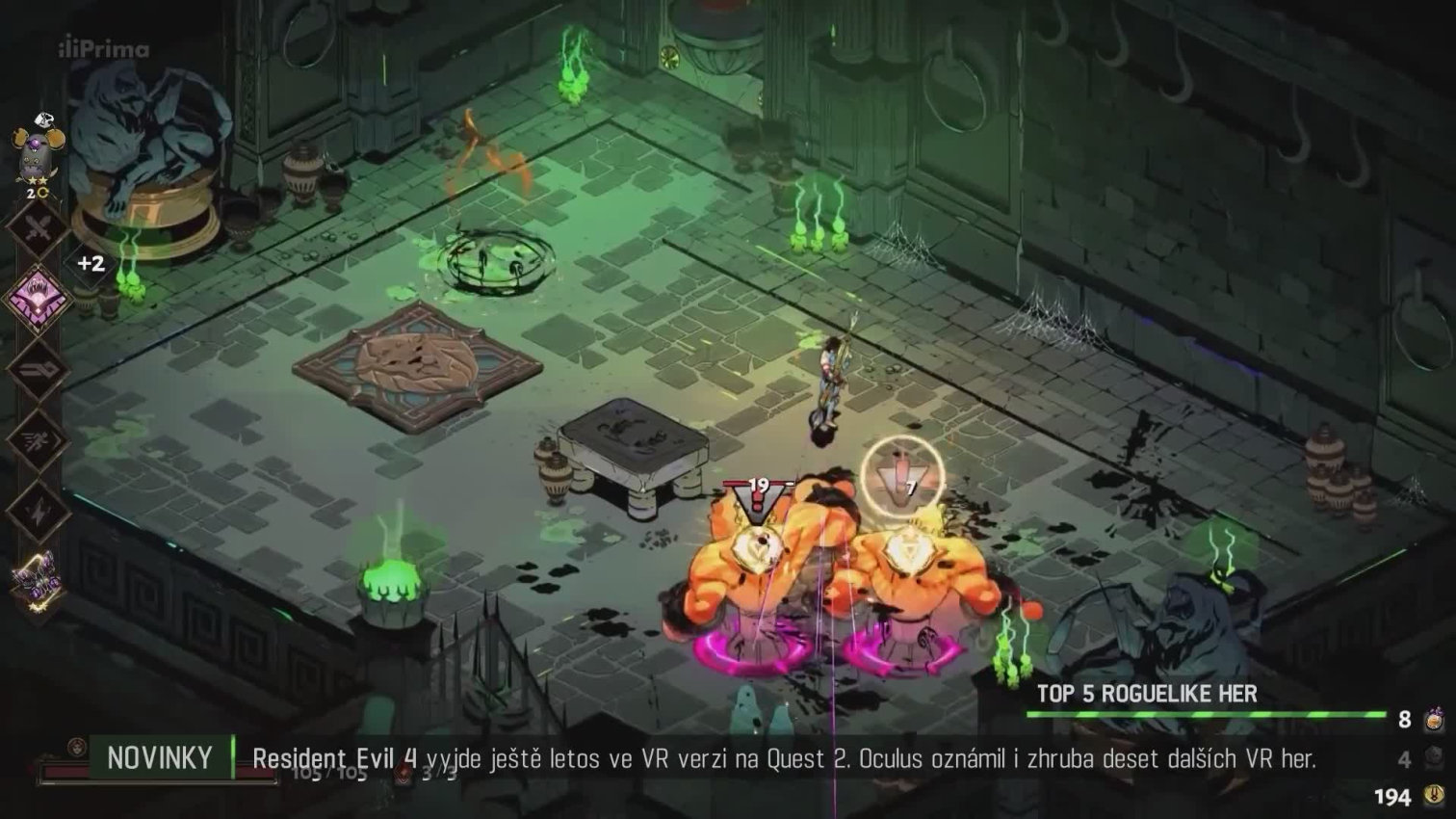This screenshot has height=819, width=1456.
Task: Select the Cast boon slot icon
Action: (38, 369)
